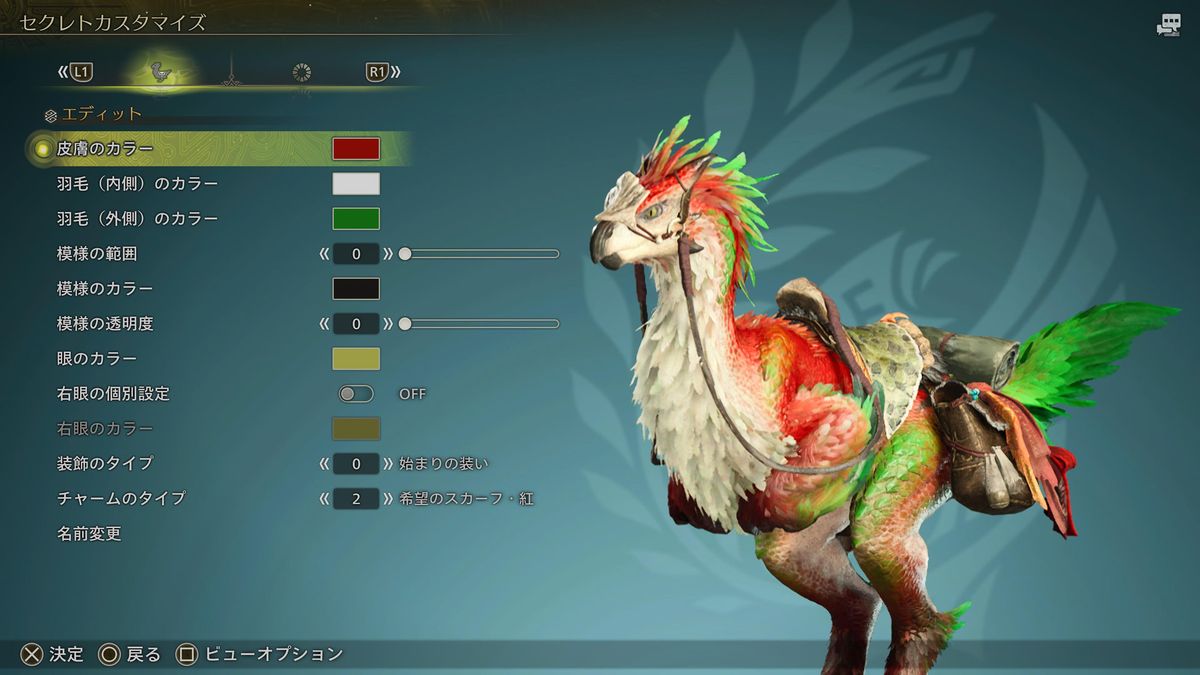The image size is (1200, 675).
Task: Set the pattern transparency (模様の透明度) slider
Action: tap(480, 324)
